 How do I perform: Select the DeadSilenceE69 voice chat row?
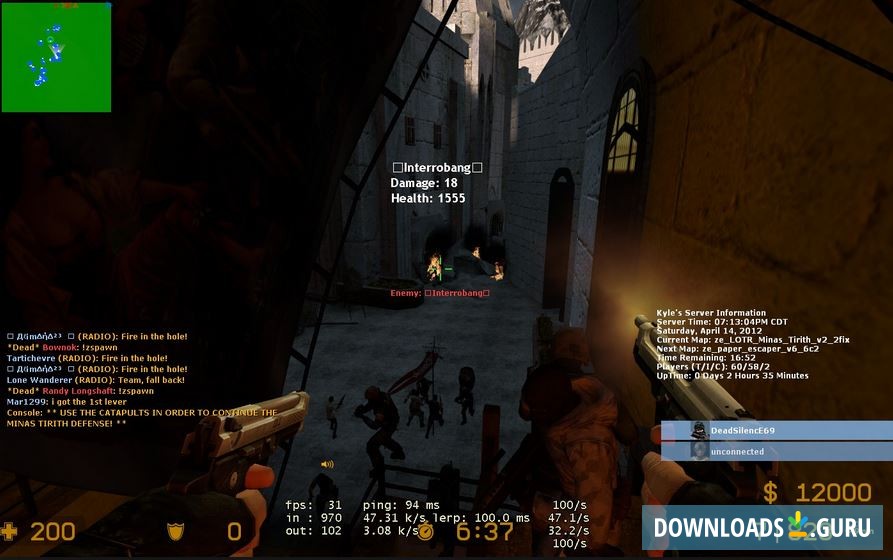pyautogui.click(x=776, y=430)
